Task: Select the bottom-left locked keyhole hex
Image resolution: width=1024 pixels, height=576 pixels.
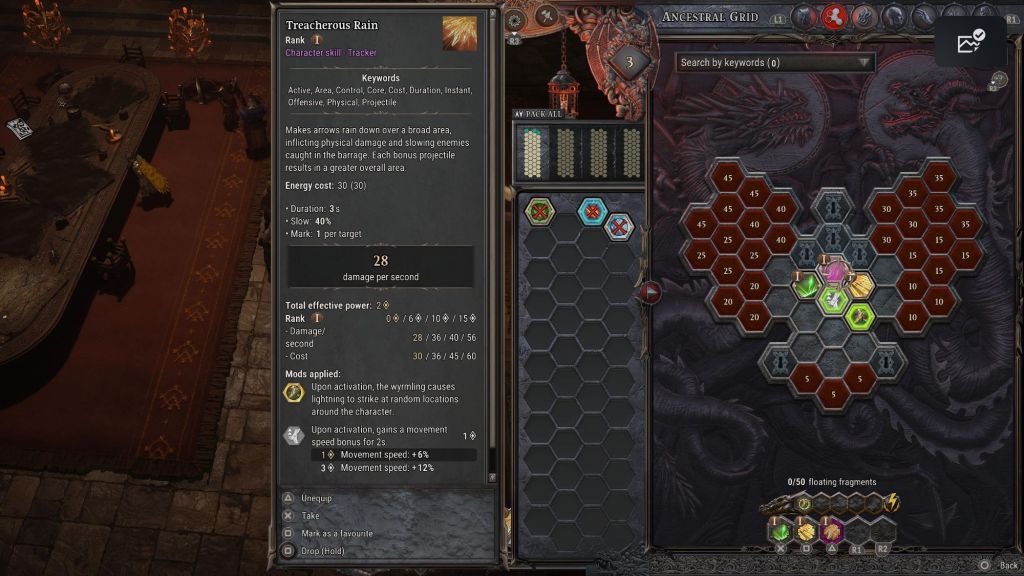Action: click(x=782, y=363)
